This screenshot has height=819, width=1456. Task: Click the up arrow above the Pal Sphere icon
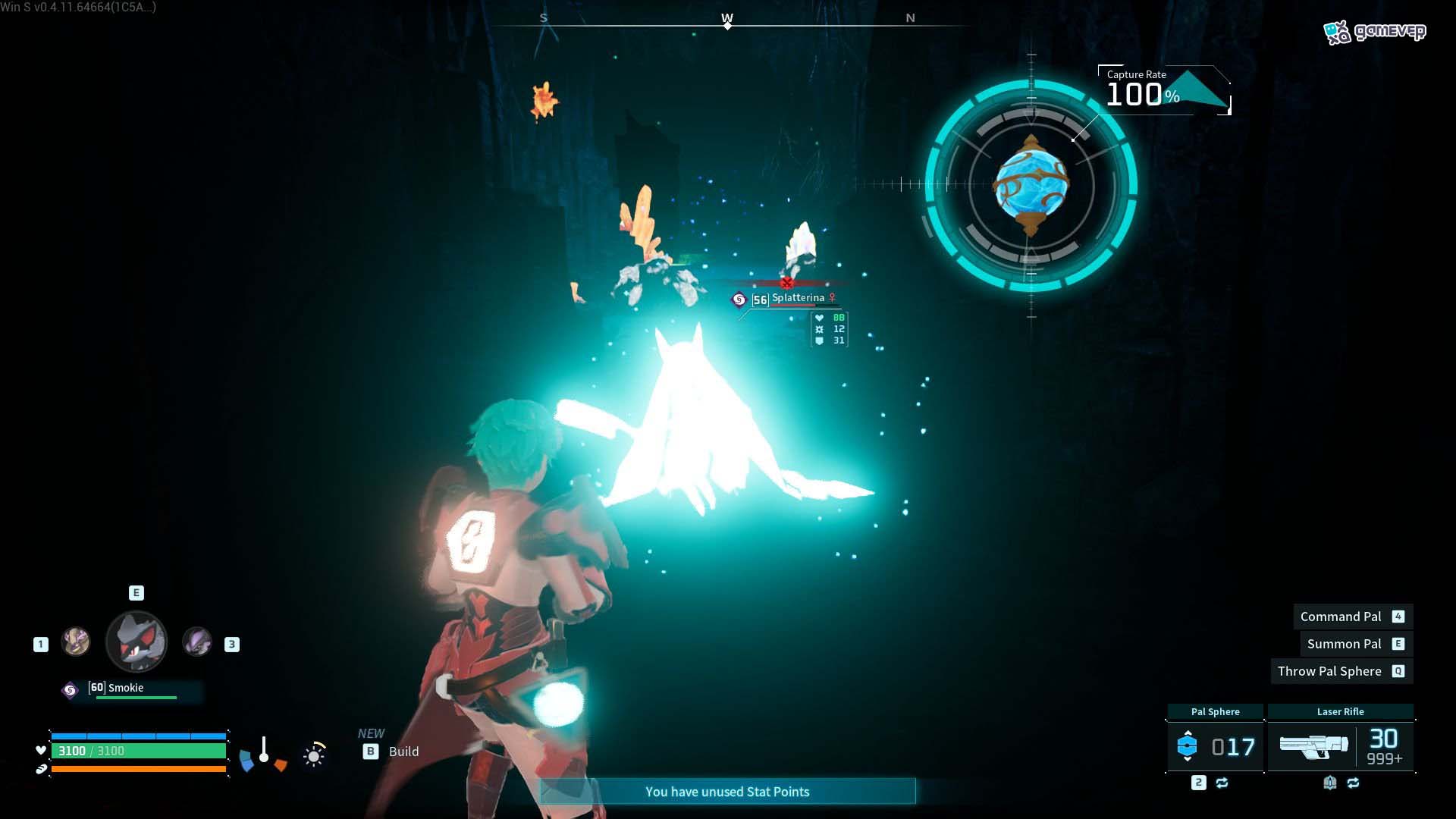point(1188,733)
